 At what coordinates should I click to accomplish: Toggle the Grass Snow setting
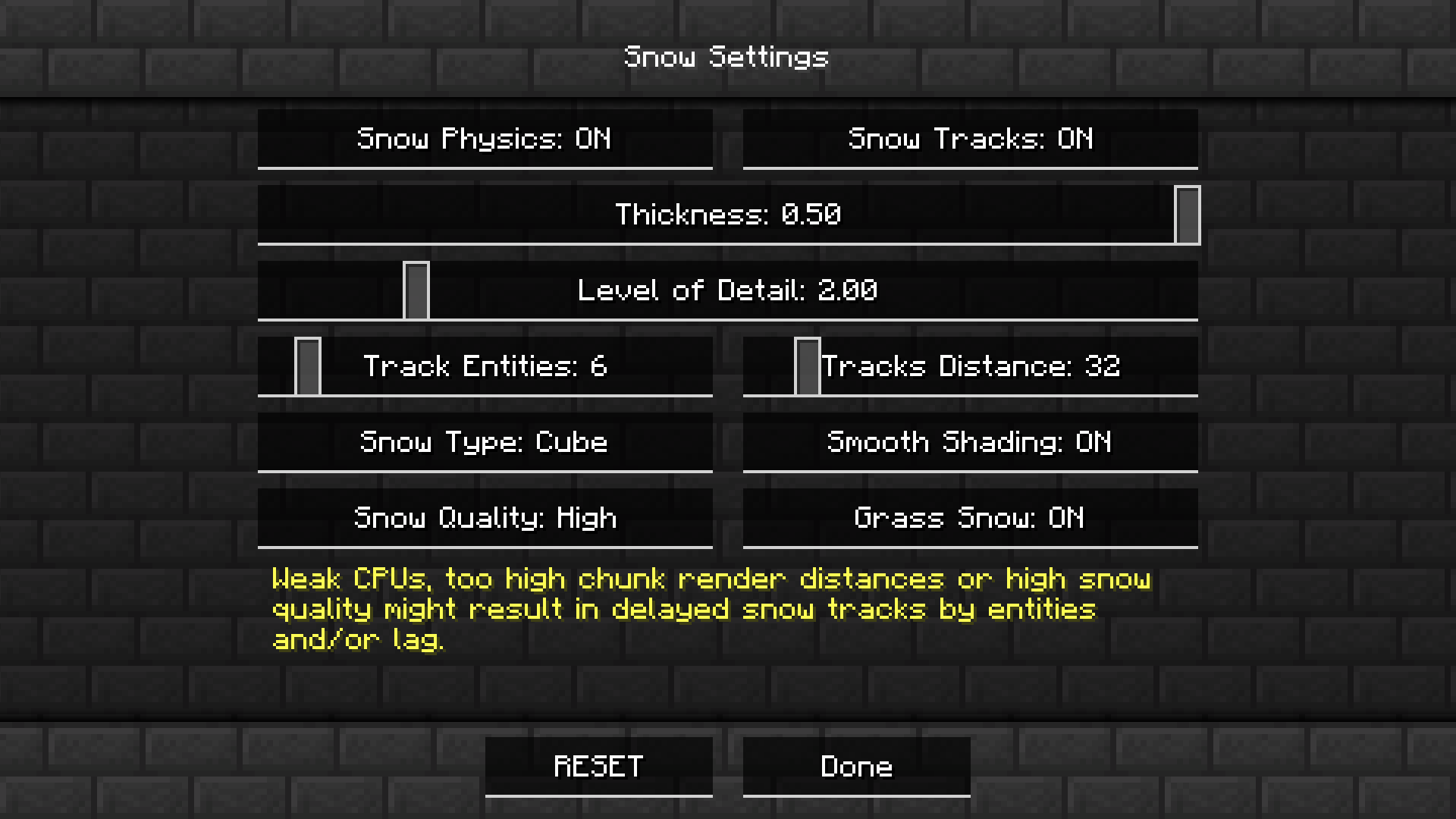pyautogui.click(x=971, y=518)
